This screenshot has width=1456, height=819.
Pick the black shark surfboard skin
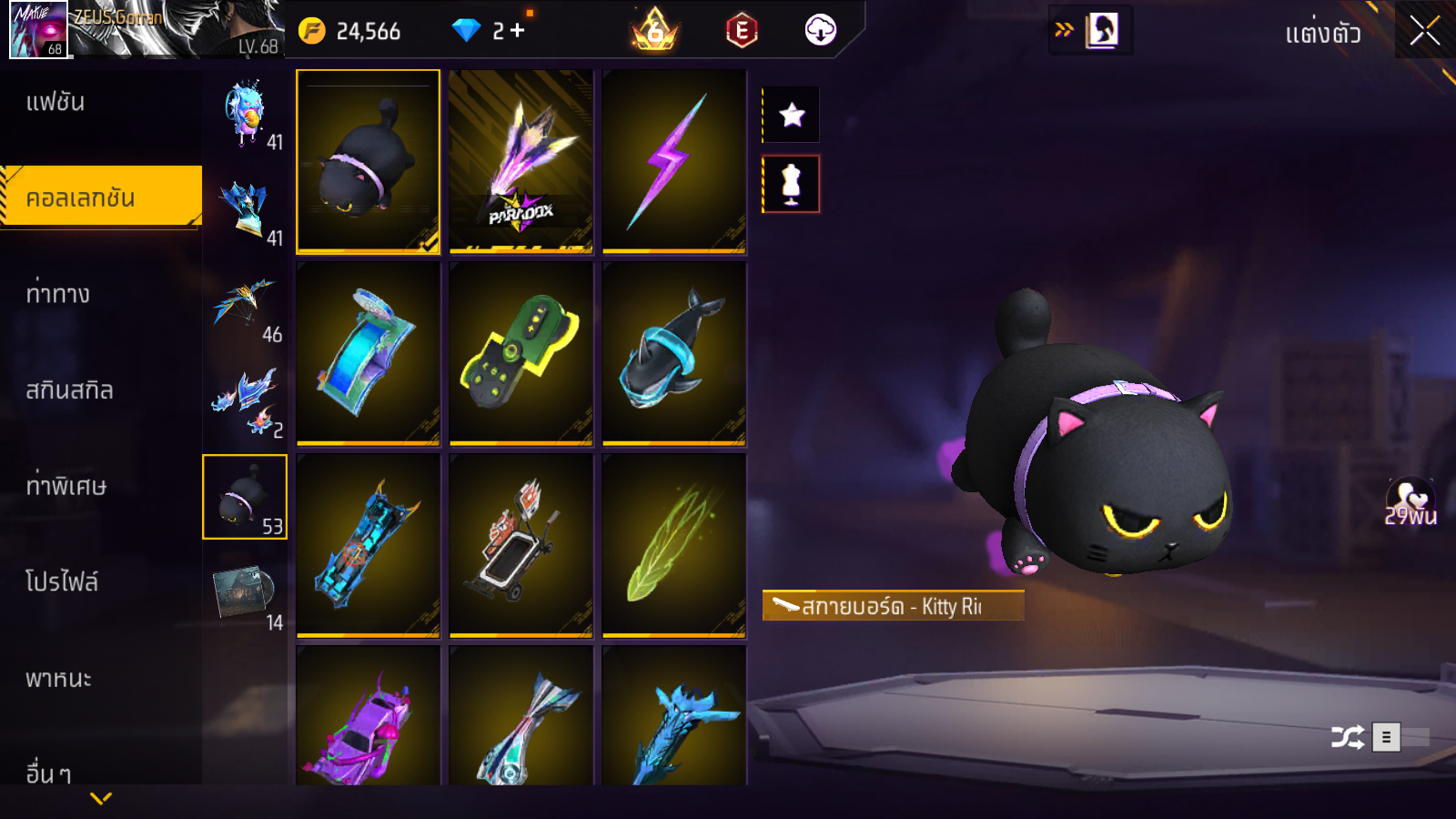click(x=673, y=354)
